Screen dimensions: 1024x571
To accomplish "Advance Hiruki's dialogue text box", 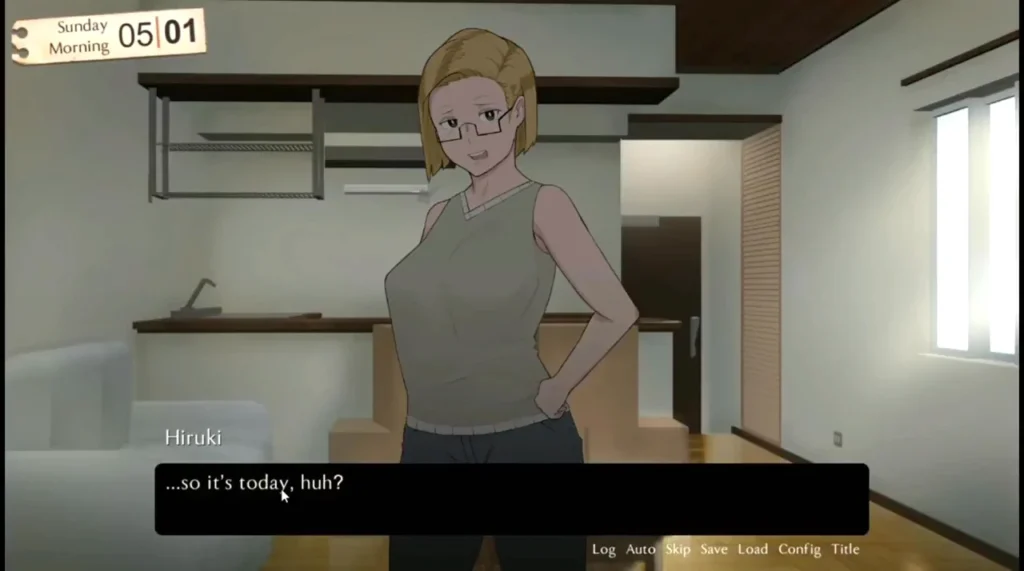I will click(510, 499).
